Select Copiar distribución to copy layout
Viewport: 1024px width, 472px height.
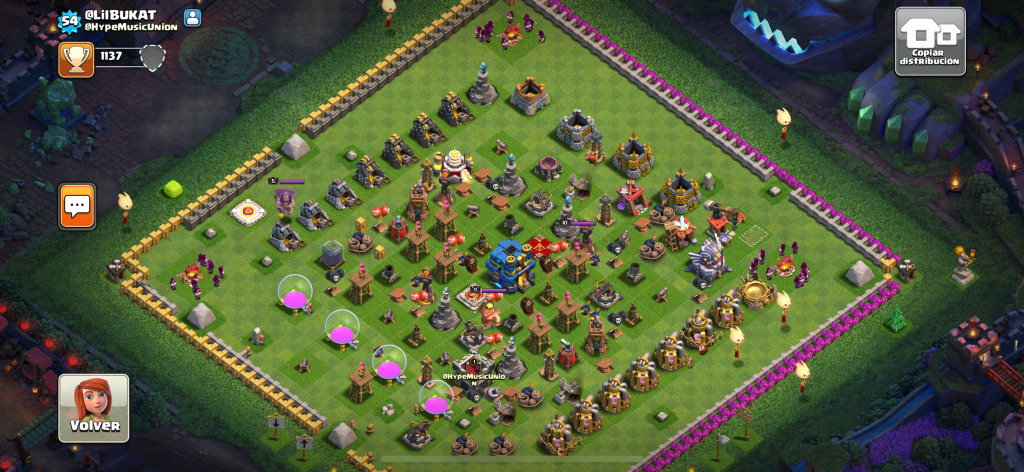click(929, 41)
